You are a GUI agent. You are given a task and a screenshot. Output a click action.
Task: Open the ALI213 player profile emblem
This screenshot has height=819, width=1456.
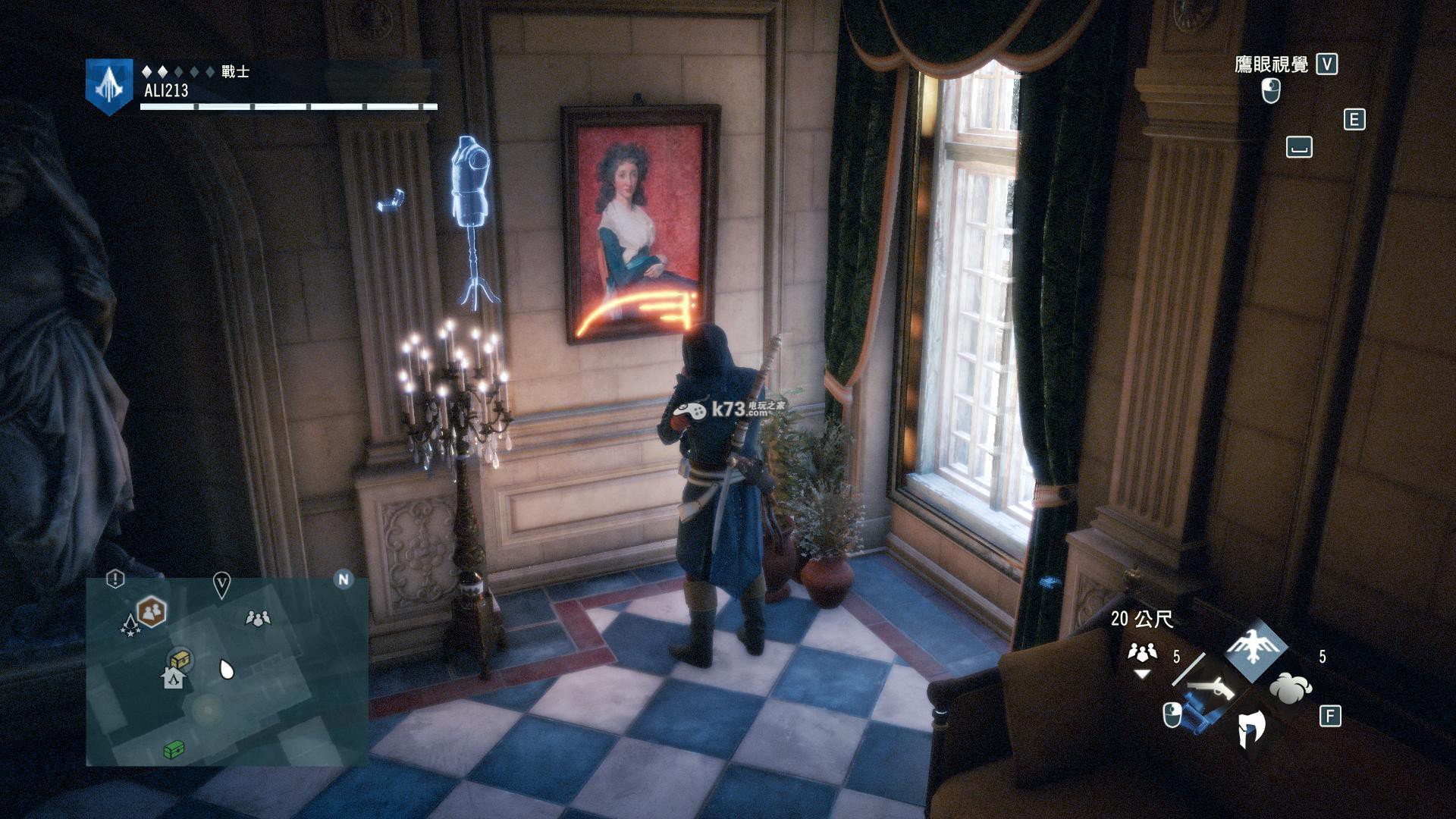109,85
